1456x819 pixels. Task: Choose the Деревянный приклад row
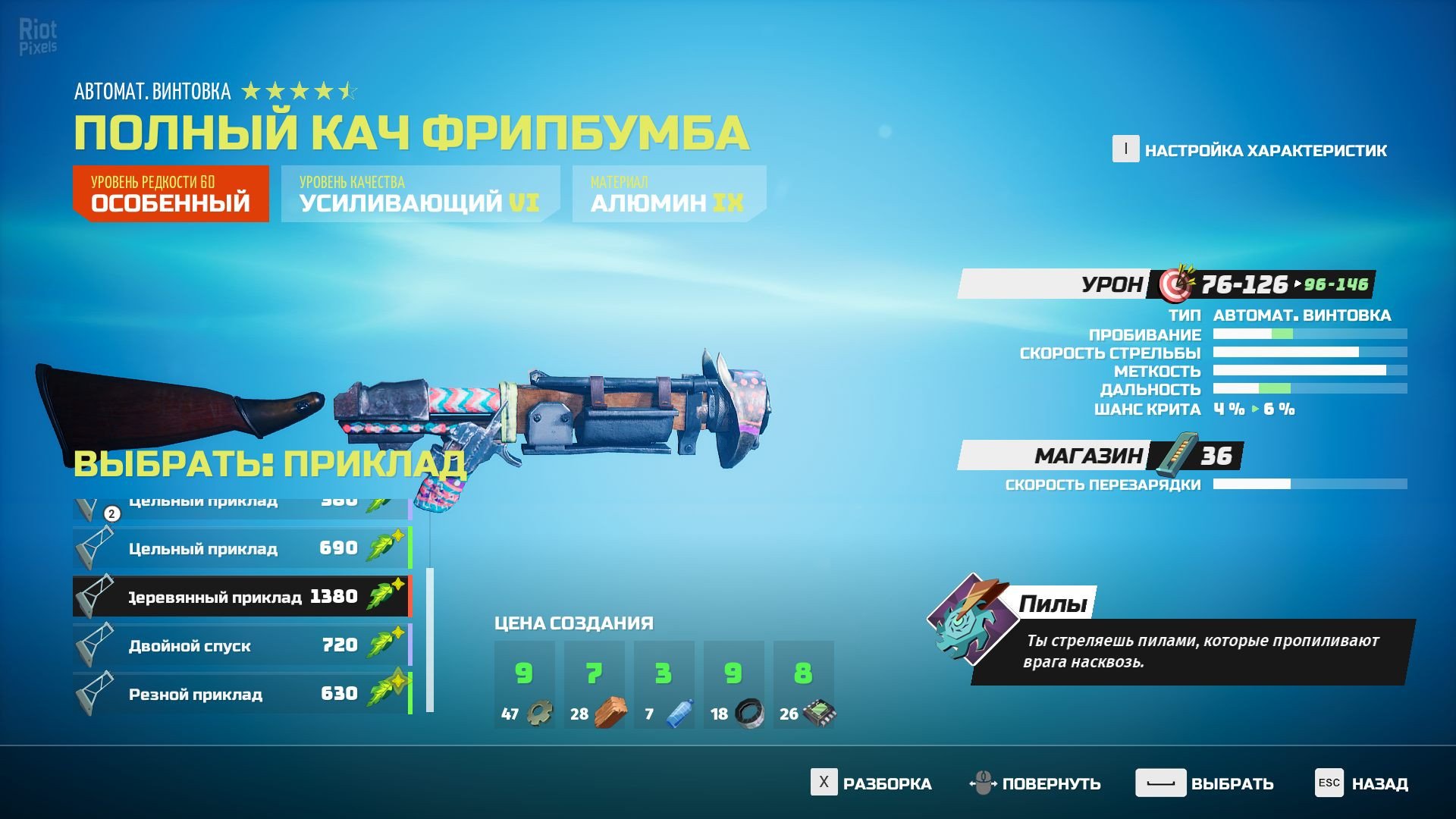pyautogui.click(x=241, y=597)
